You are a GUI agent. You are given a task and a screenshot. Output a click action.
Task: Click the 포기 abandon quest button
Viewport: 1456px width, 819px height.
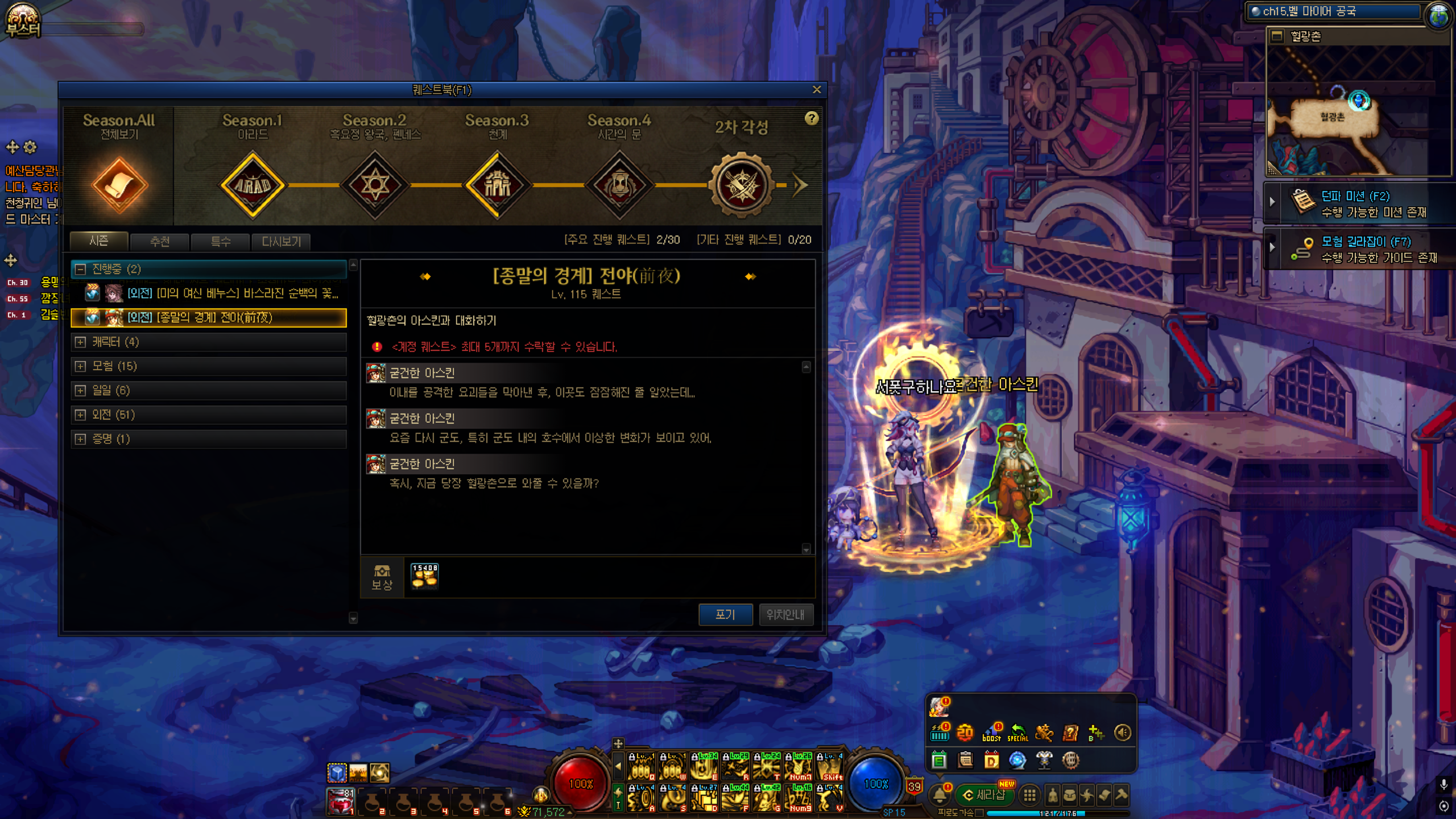[725, 614]
